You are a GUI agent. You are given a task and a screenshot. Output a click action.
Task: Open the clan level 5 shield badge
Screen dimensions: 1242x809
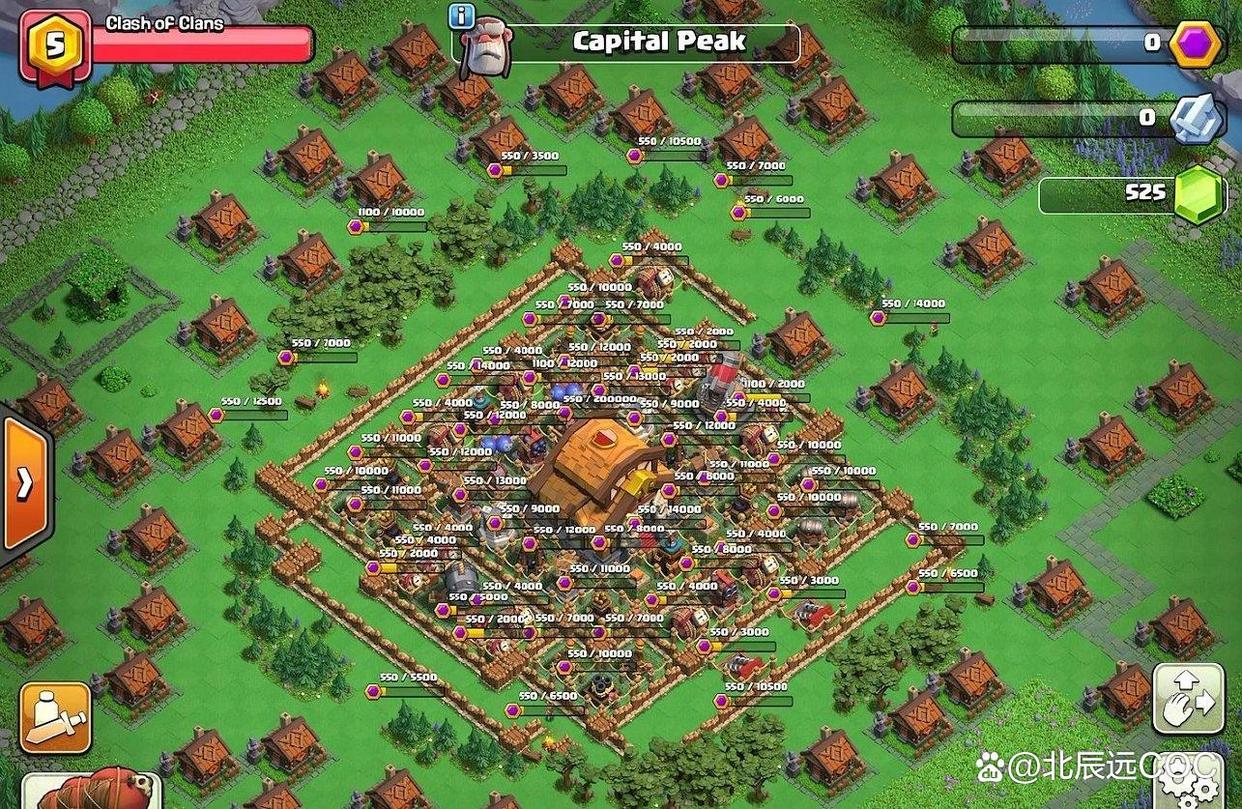(x=53, y=47)
